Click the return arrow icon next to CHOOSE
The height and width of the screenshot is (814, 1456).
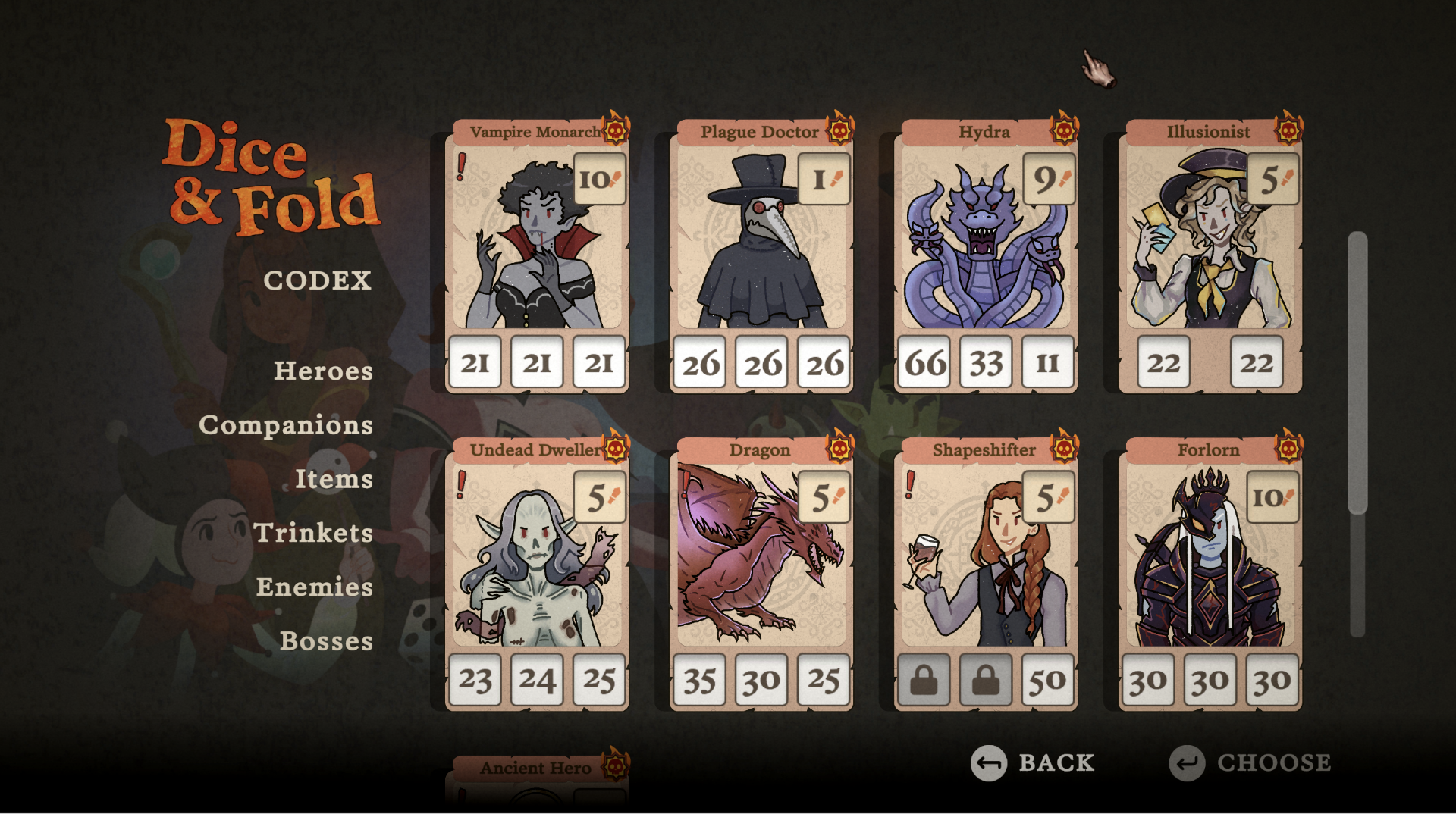(1187, 764)
